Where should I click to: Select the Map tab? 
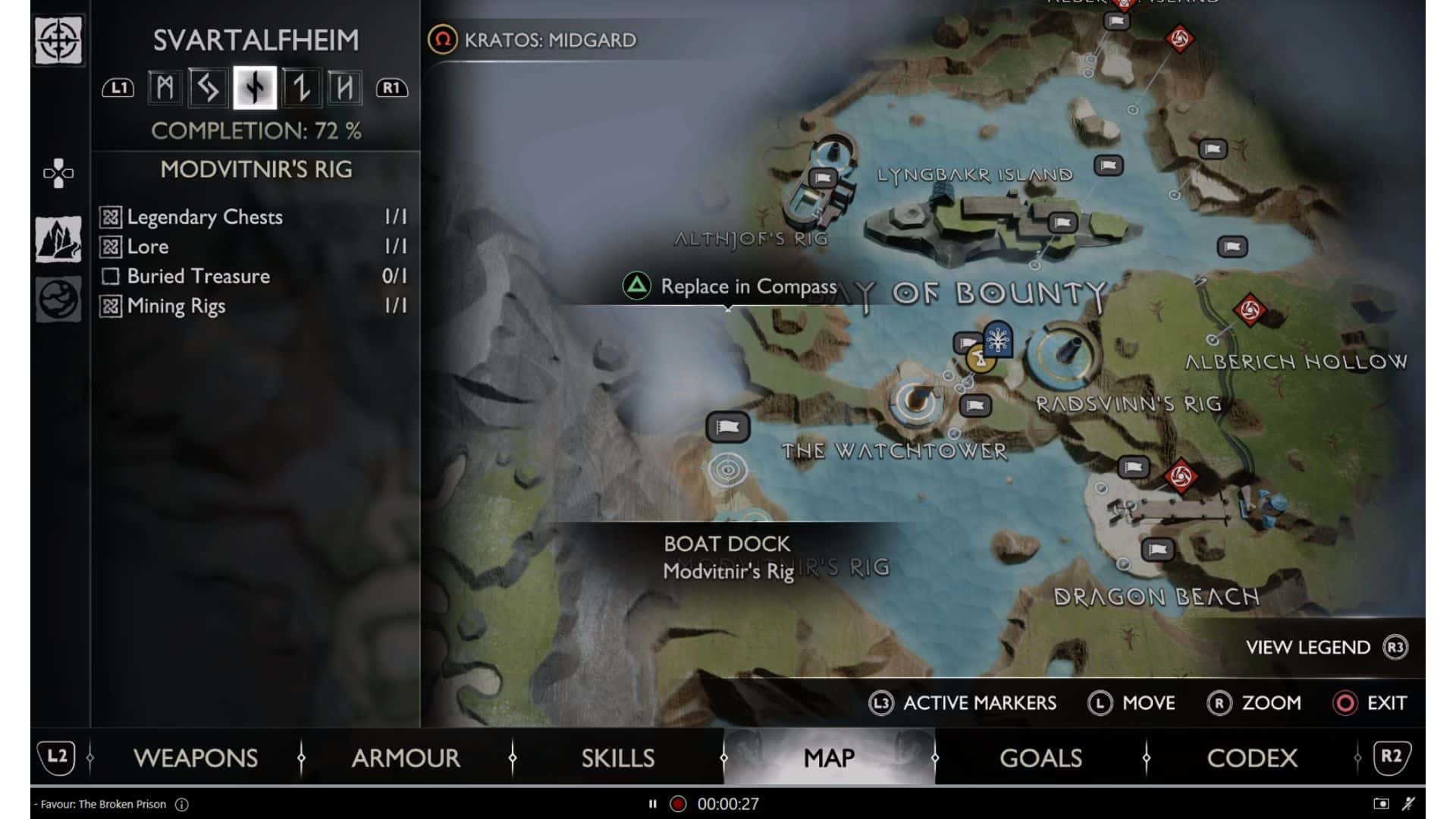829,758
